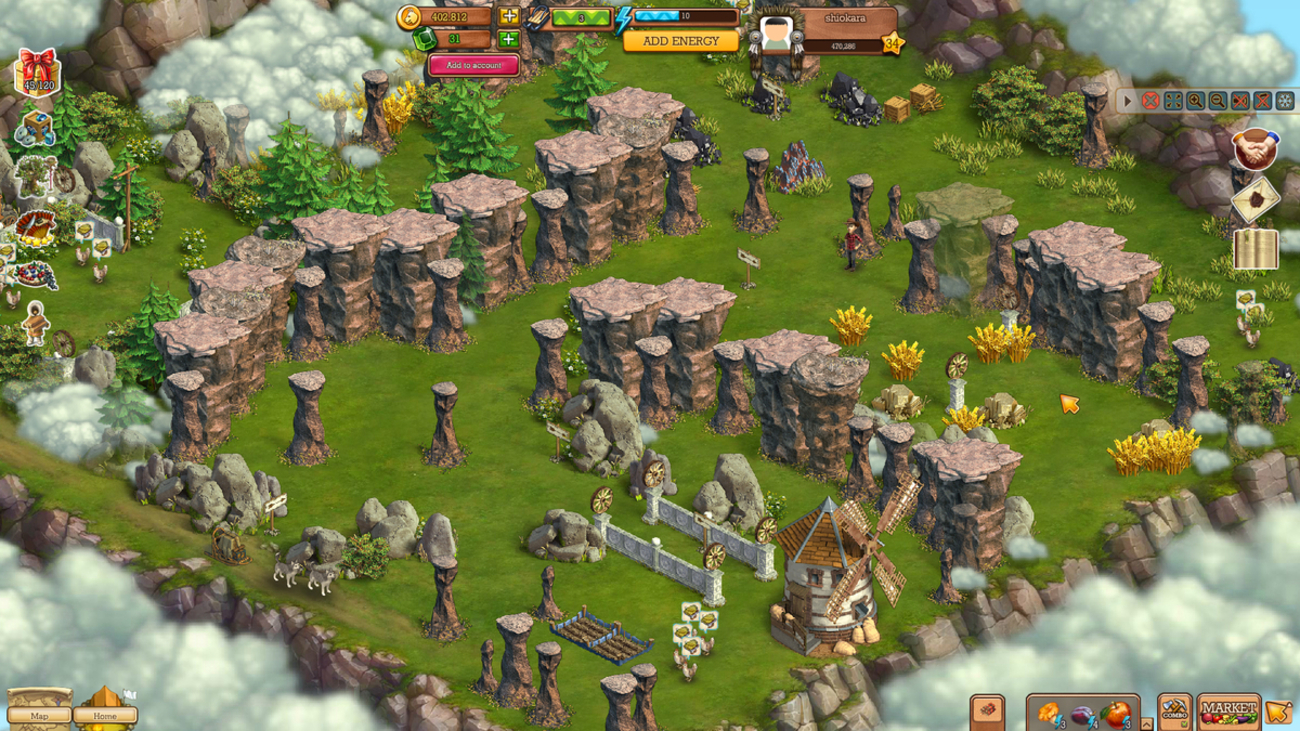
Task: Buy more green emeralds with the plus button
Action: 509,39
